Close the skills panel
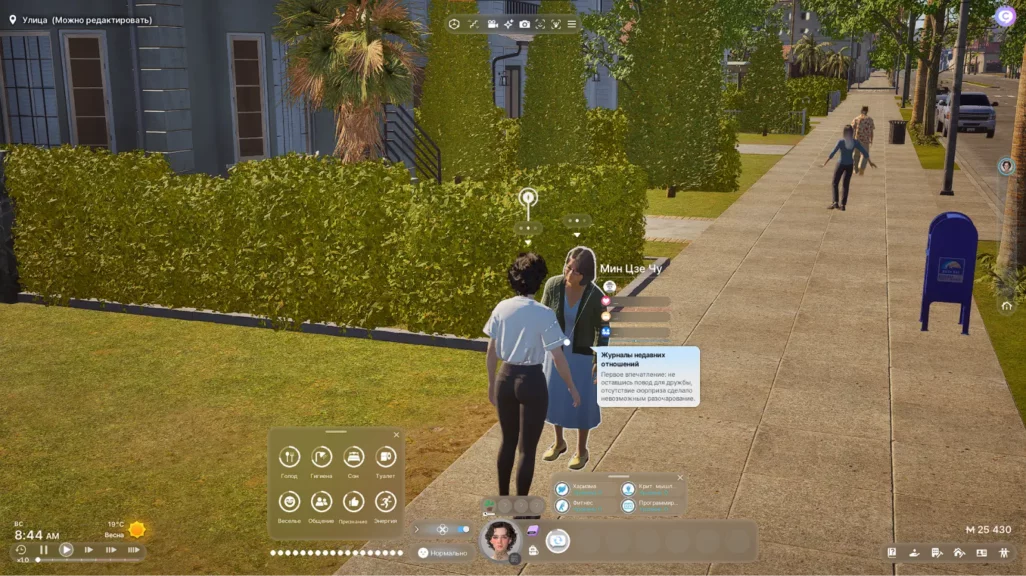Image resolution: width=1026 pixels, height=576 pixels. click(680, 478)
